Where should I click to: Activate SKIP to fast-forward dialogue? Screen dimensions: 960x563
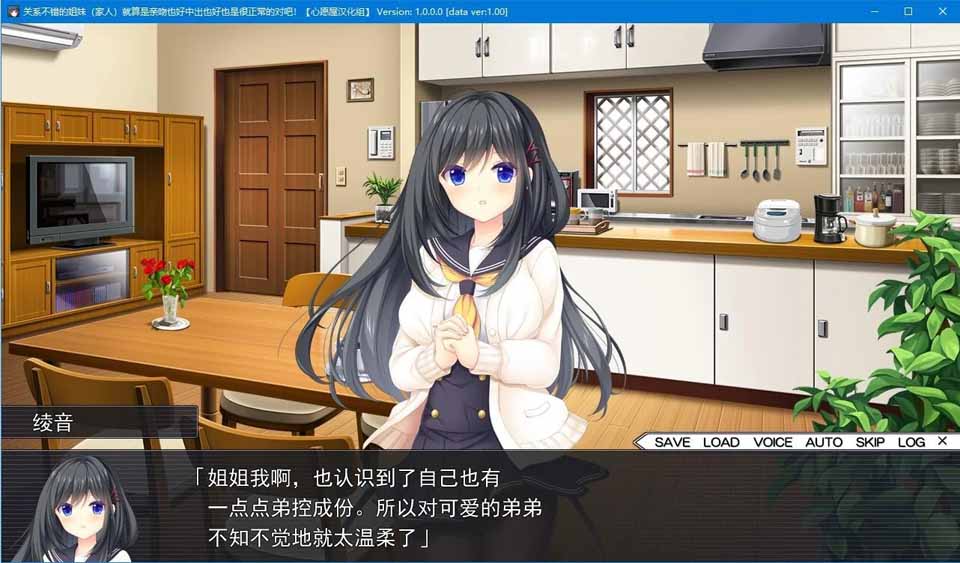870,442
